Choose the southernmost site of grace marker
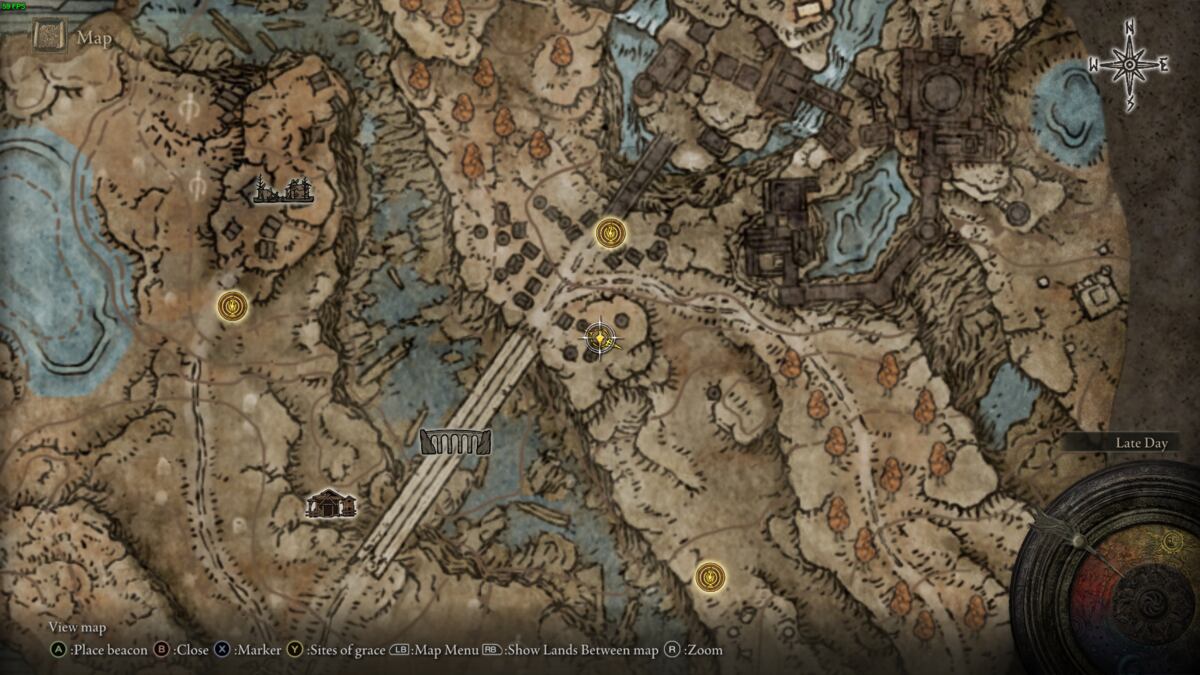 (x=710, y=576)
